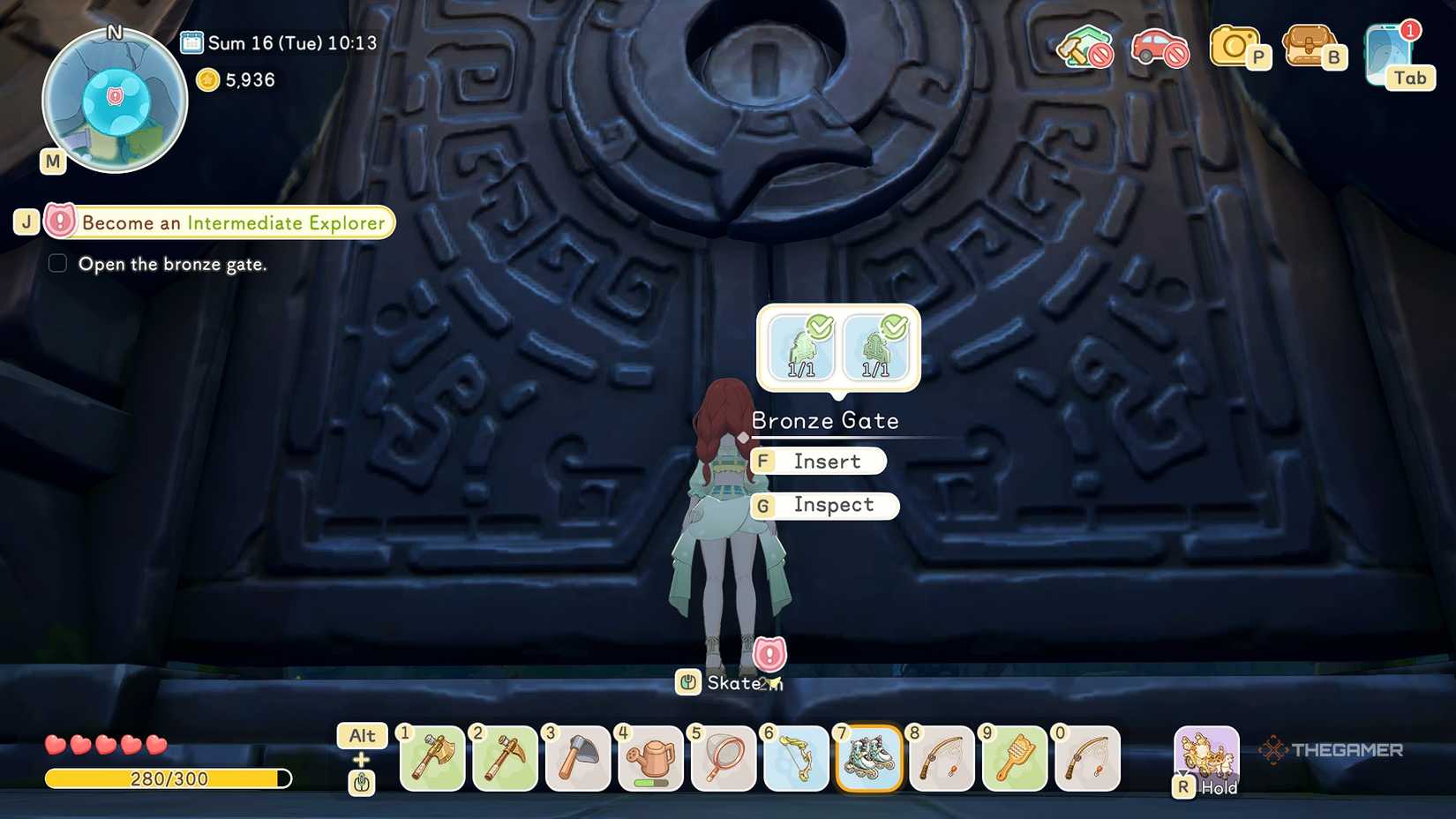Select the pickaxe in hotbar slot 2
Screen dimensions: 1456x819
pyautogui.click(x=505, y=759)
